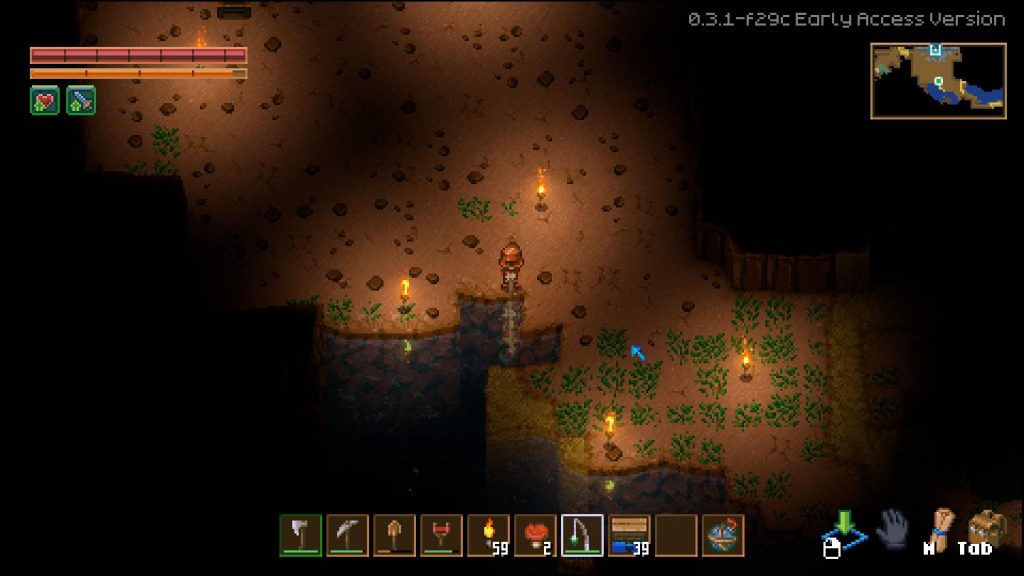Click the sword buff status icon

point(81,100)
